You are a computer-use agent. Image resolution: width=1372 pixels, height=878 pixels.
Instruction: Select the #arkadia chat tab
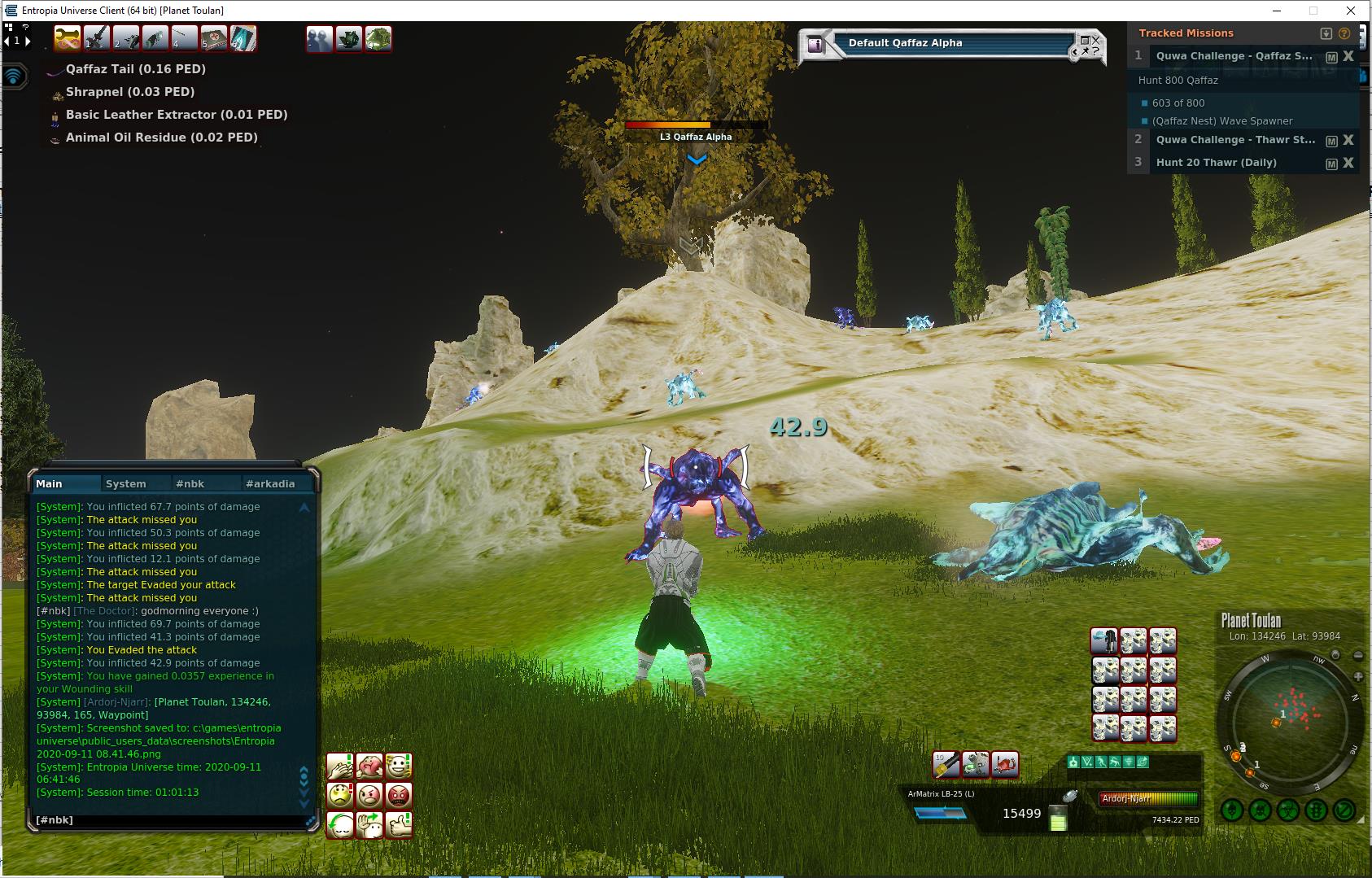coord(270,483)
